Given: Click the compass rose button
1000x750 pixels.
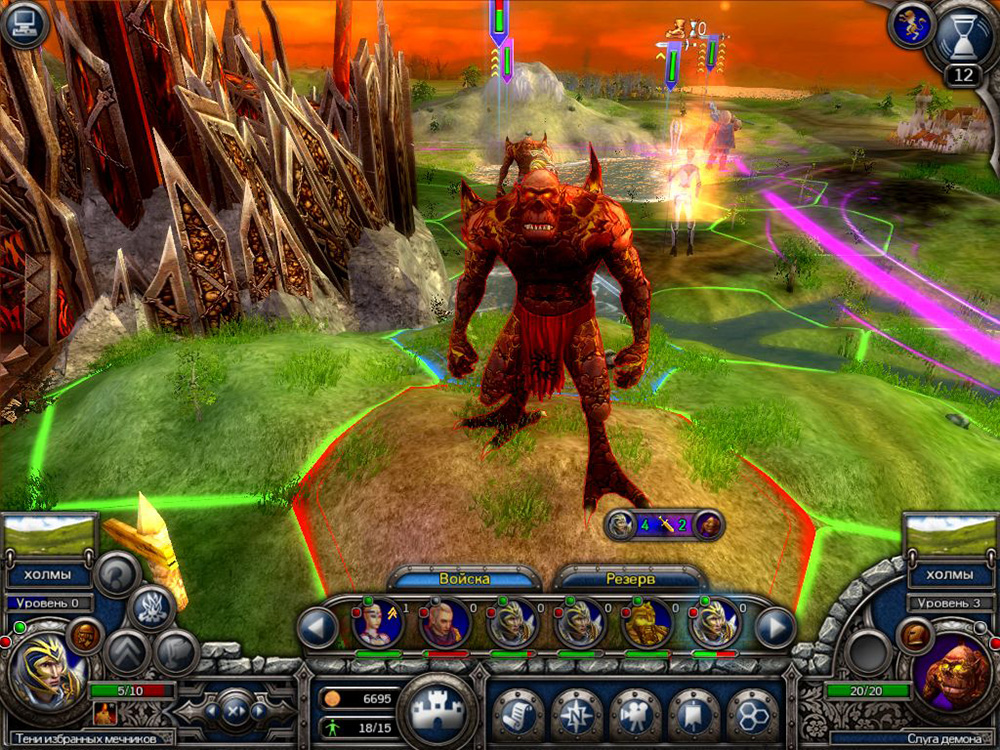Looking at the screenshot, I should 577,713.
